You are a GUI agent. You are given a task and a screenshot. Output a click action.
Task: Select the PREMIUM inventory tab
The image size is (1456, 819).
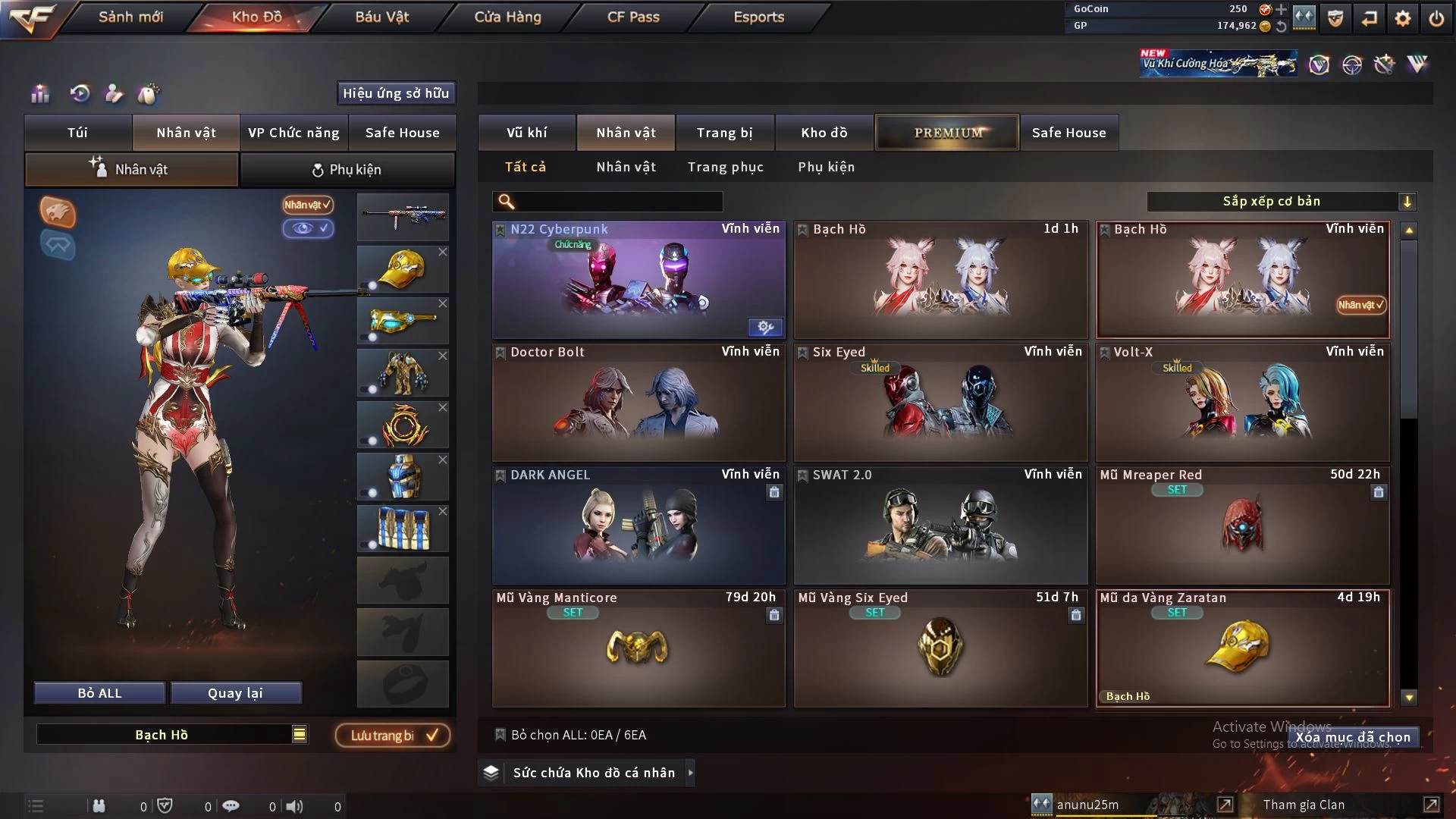point(947,133)
